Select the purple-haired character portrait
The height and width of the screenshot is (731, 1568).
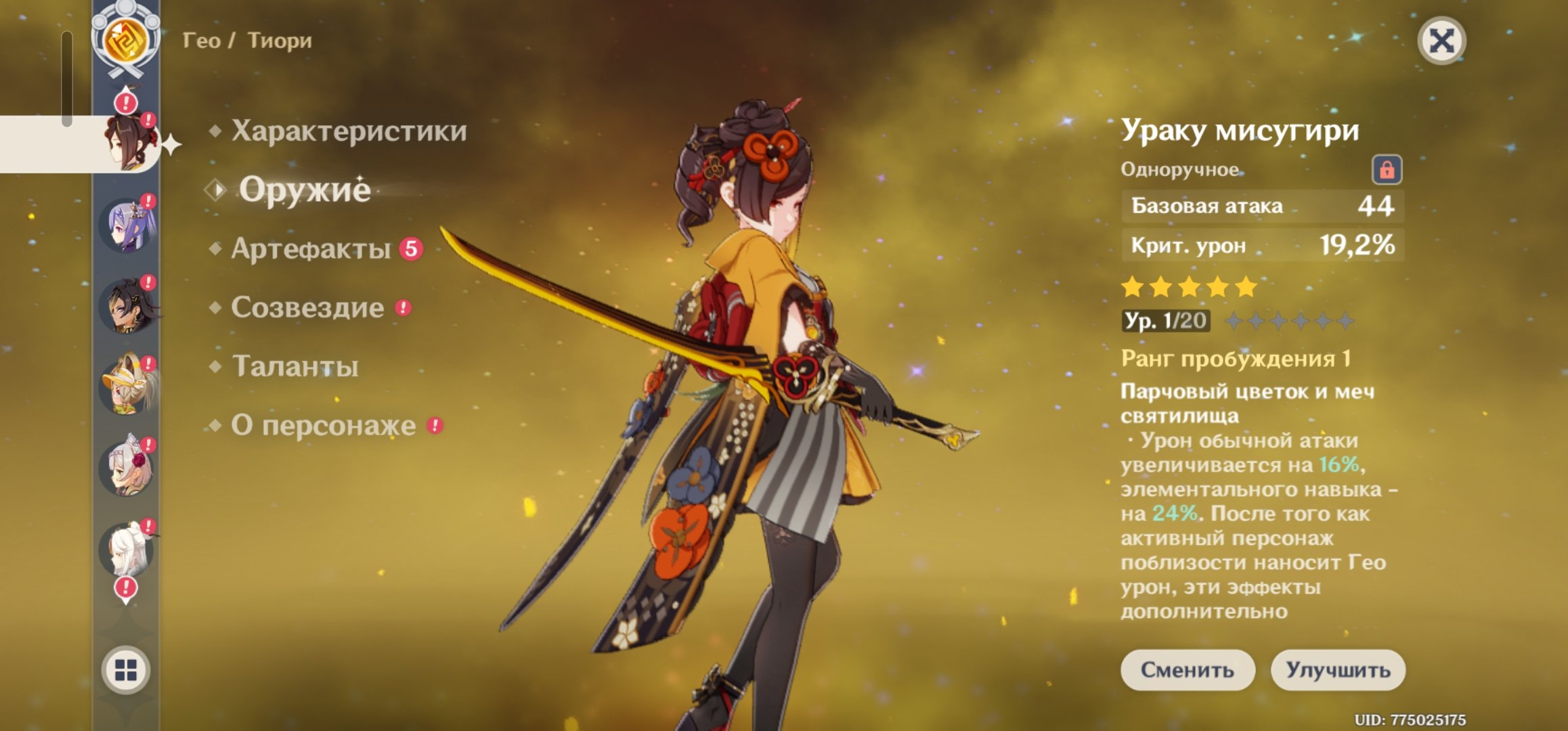[127, 225]
